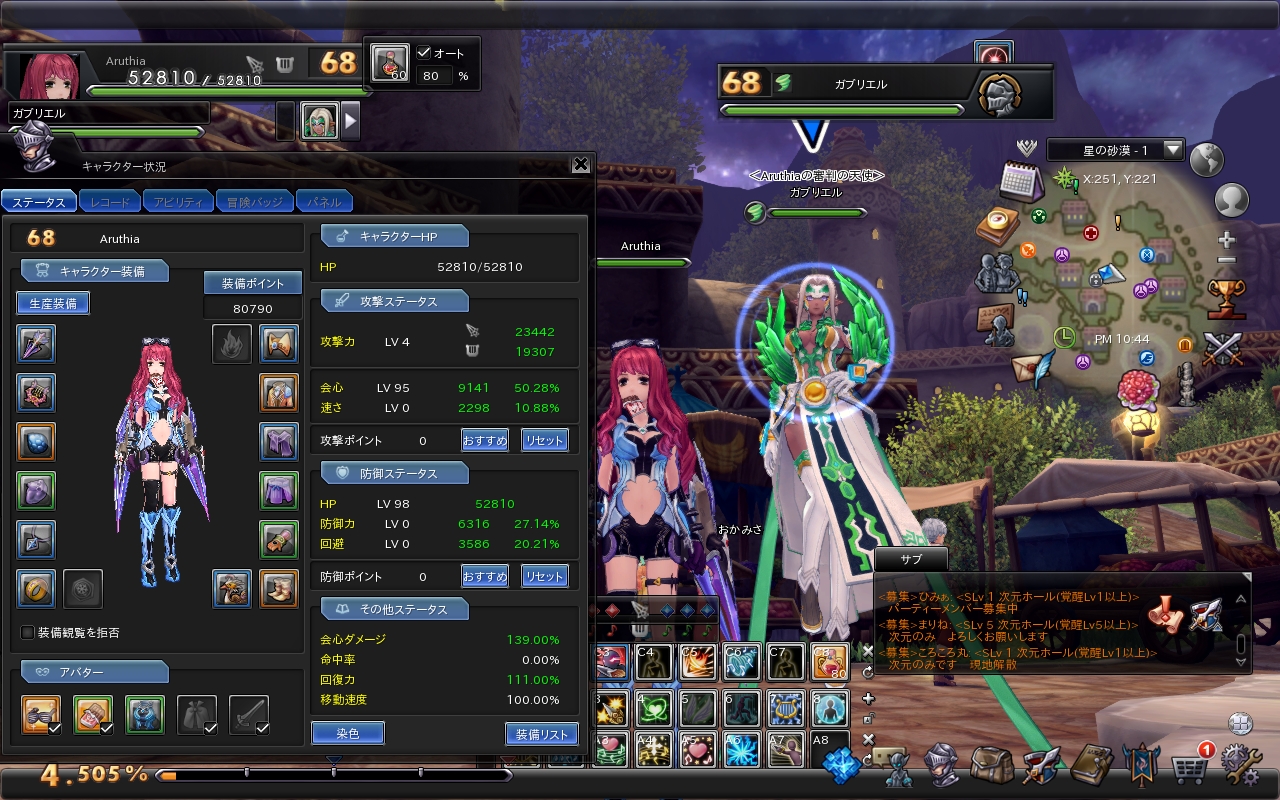Open the 装備リスト button

click(541, 733)
